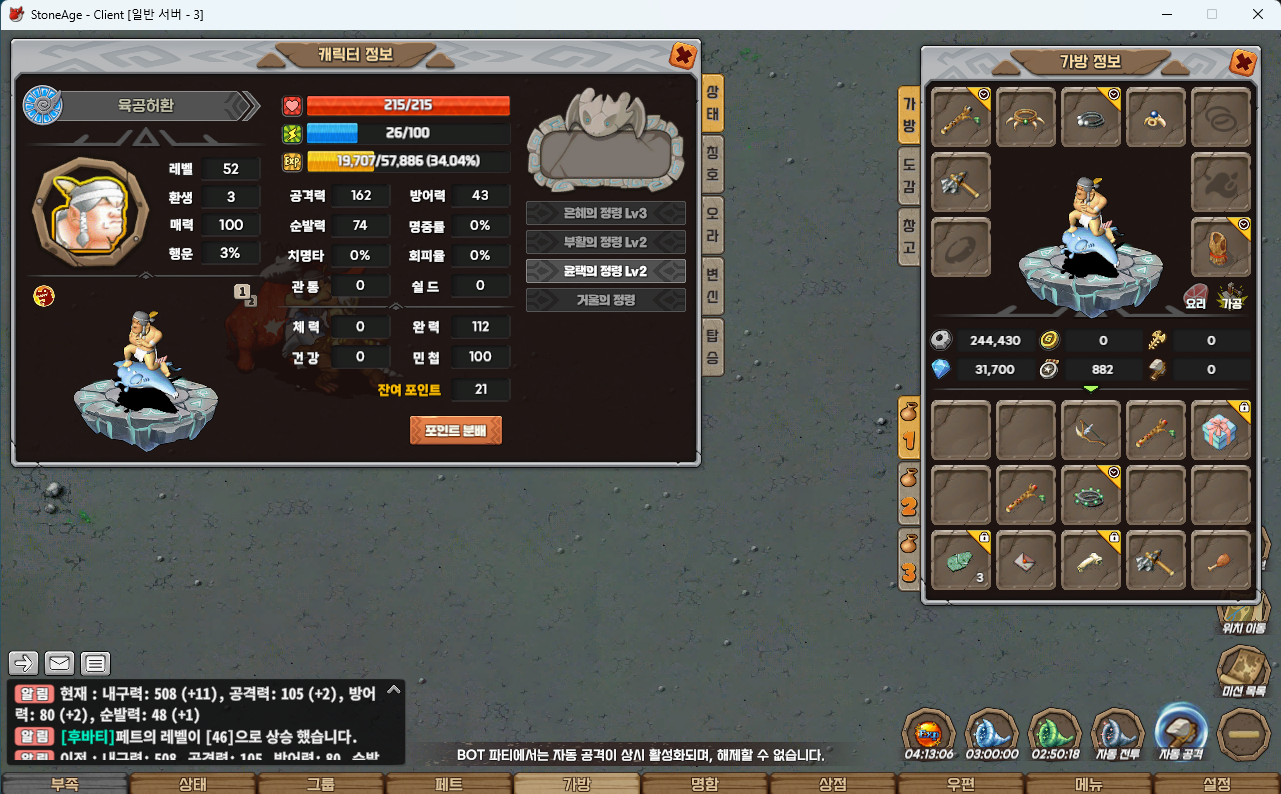
Task: Open the 요리 cooking button
Action: click(1195, 296)
